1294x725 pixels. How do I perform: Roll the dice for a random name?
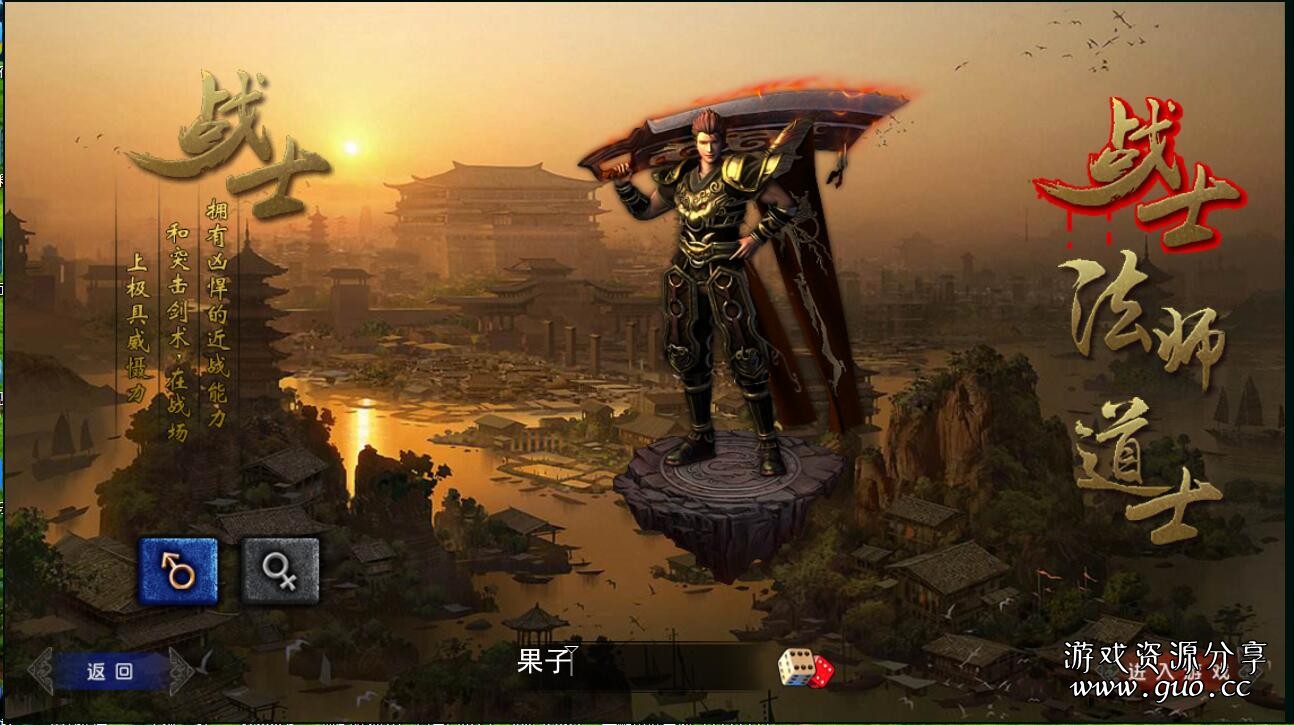coord(805,667)
